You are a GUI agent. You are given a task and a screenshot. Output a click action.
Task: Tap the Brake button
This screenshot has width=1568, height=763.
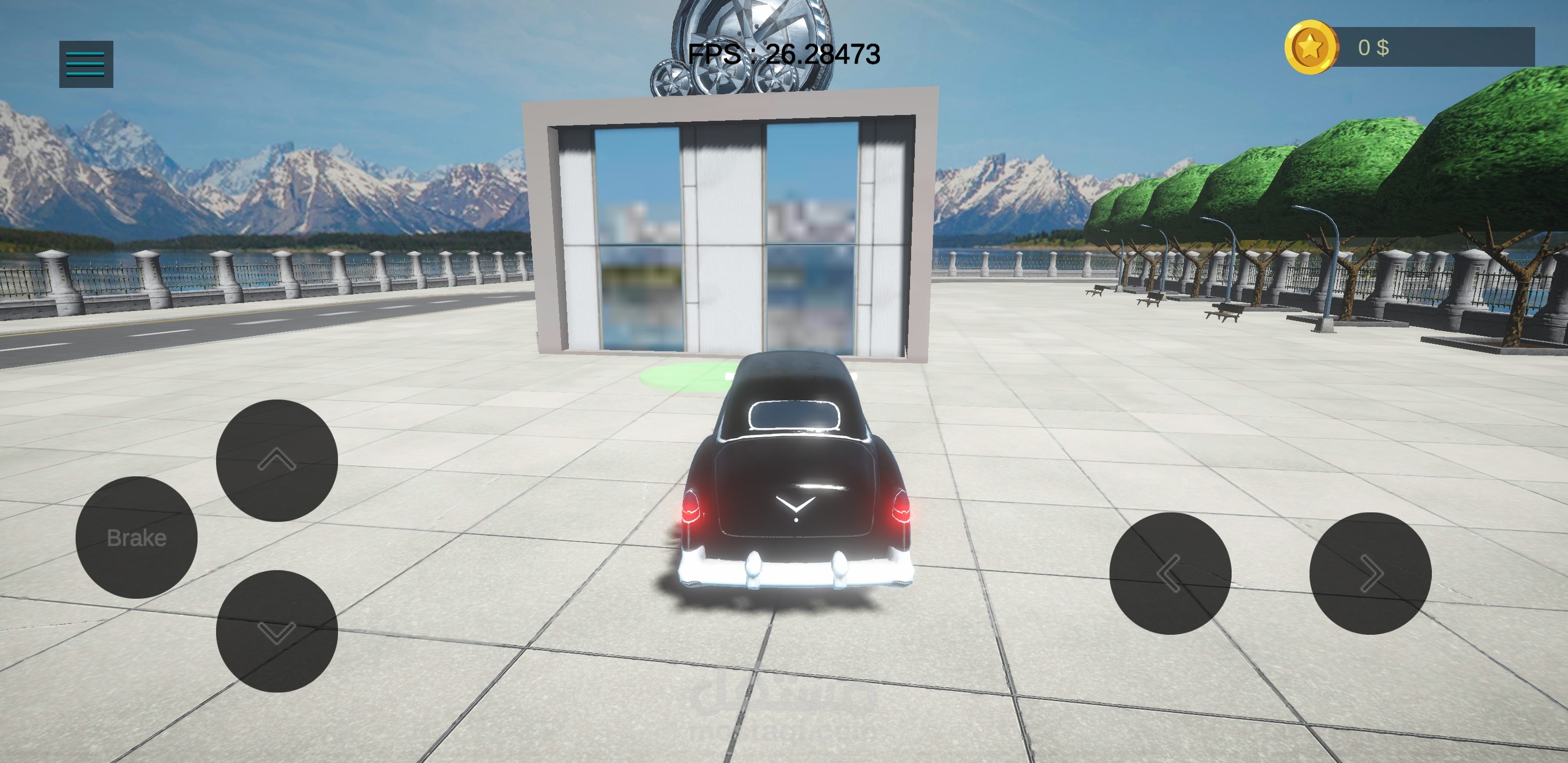pyautogui.click(x=136, y=537)
